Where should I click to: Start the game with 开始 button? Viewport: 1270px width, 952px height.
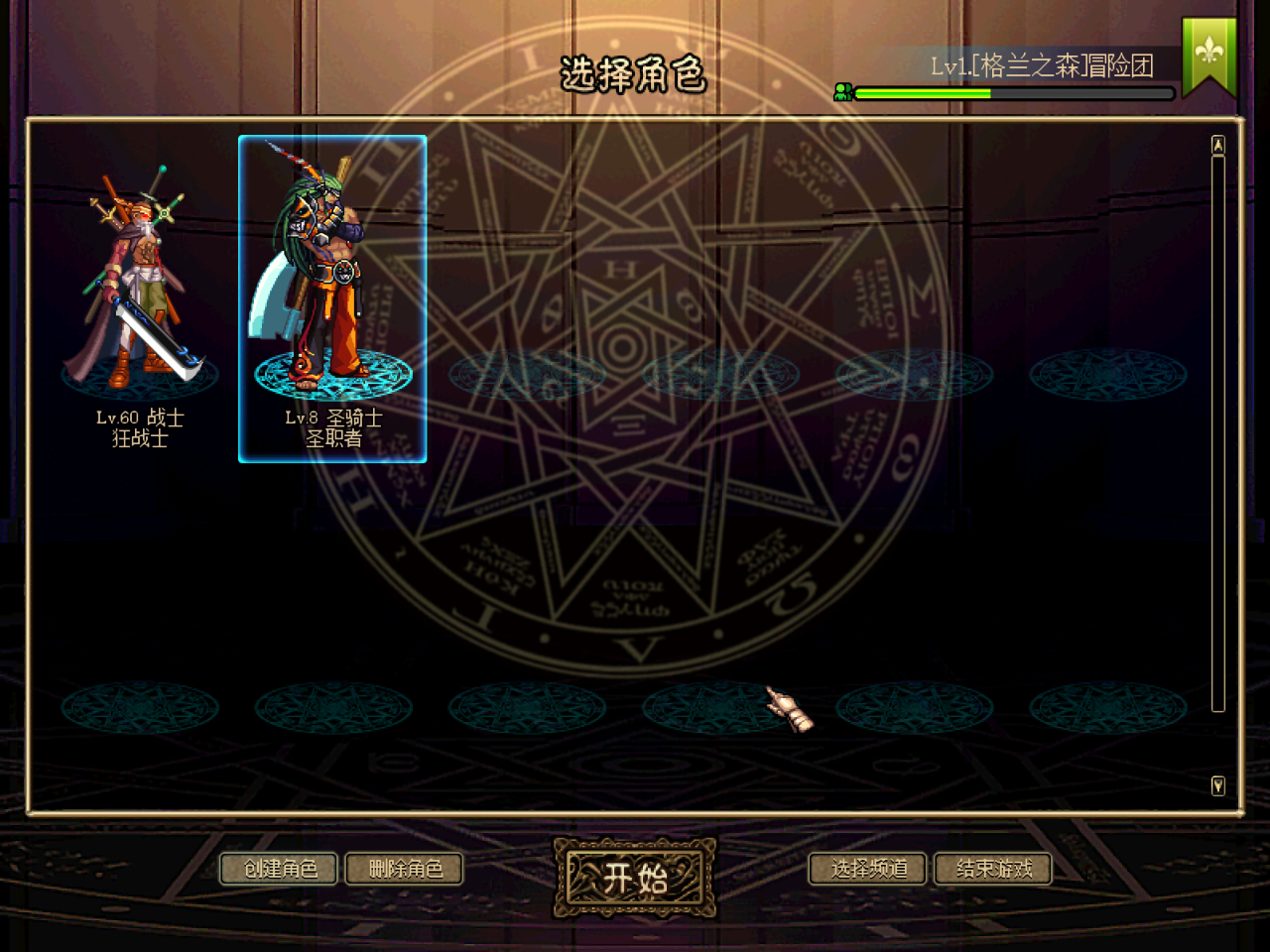pos(635,878)
